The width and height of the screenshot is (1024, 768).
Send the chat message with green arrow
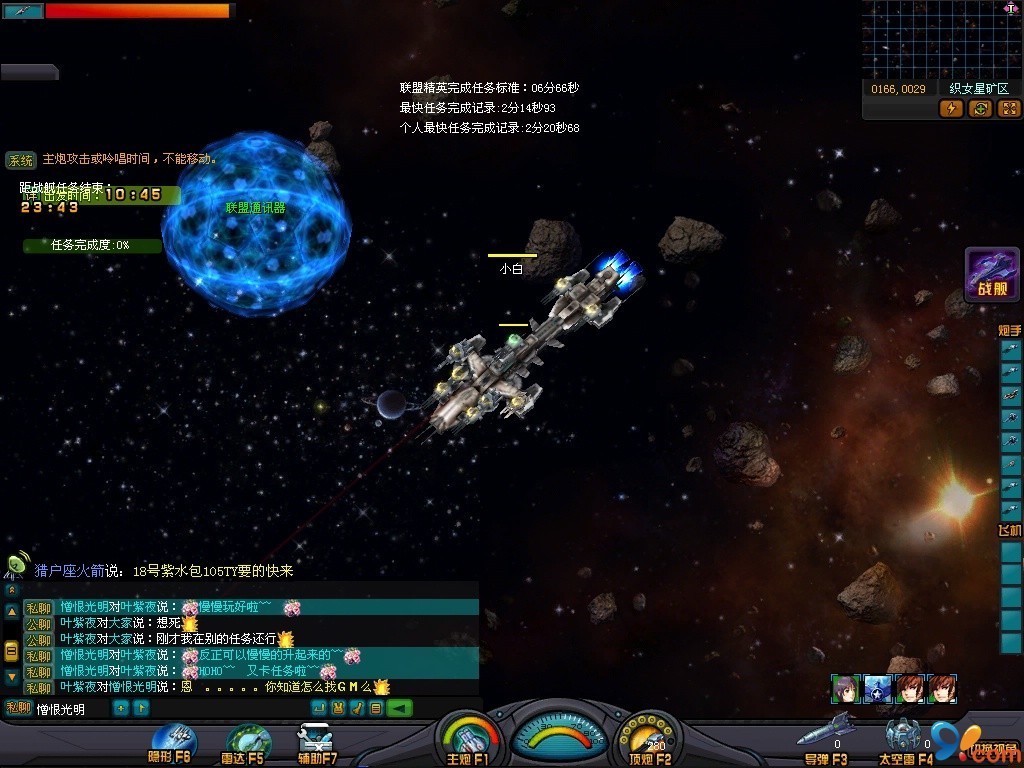point(399,708)
